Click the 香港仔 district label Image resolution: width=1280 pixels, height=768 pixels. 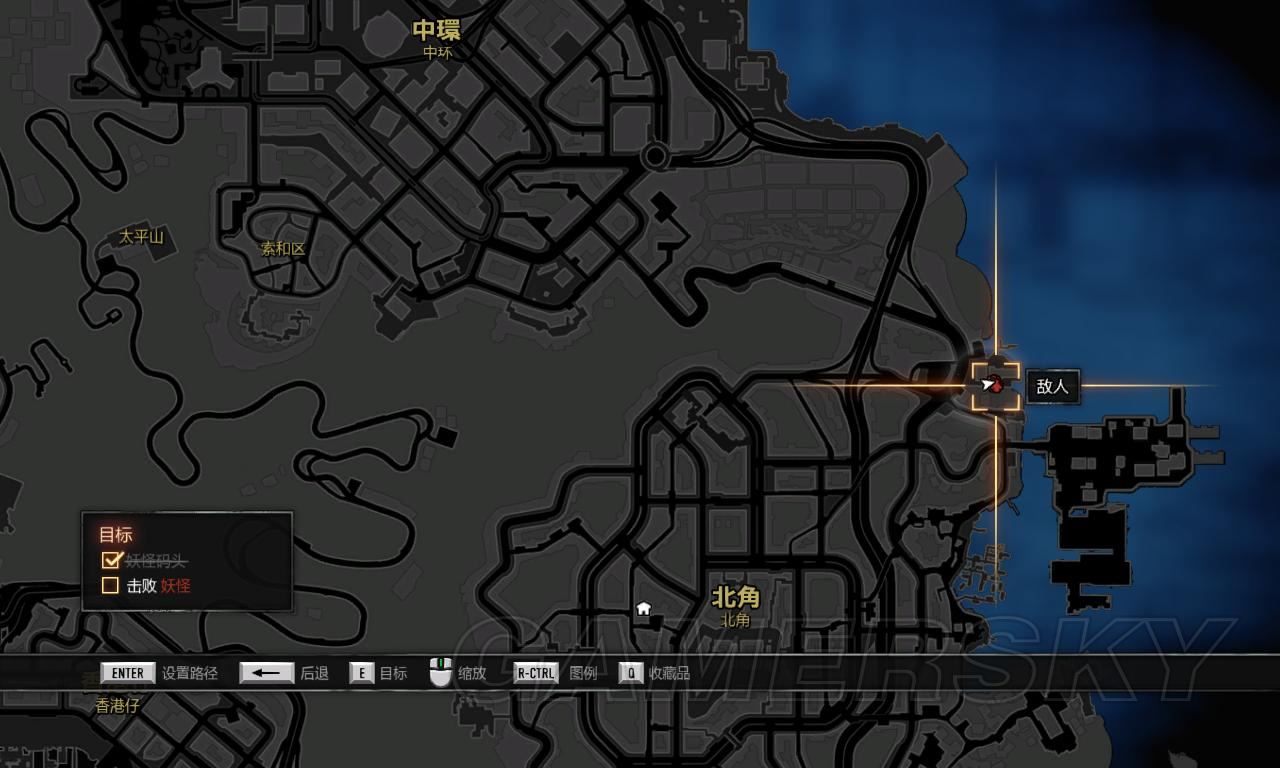[x=118, y=705]
